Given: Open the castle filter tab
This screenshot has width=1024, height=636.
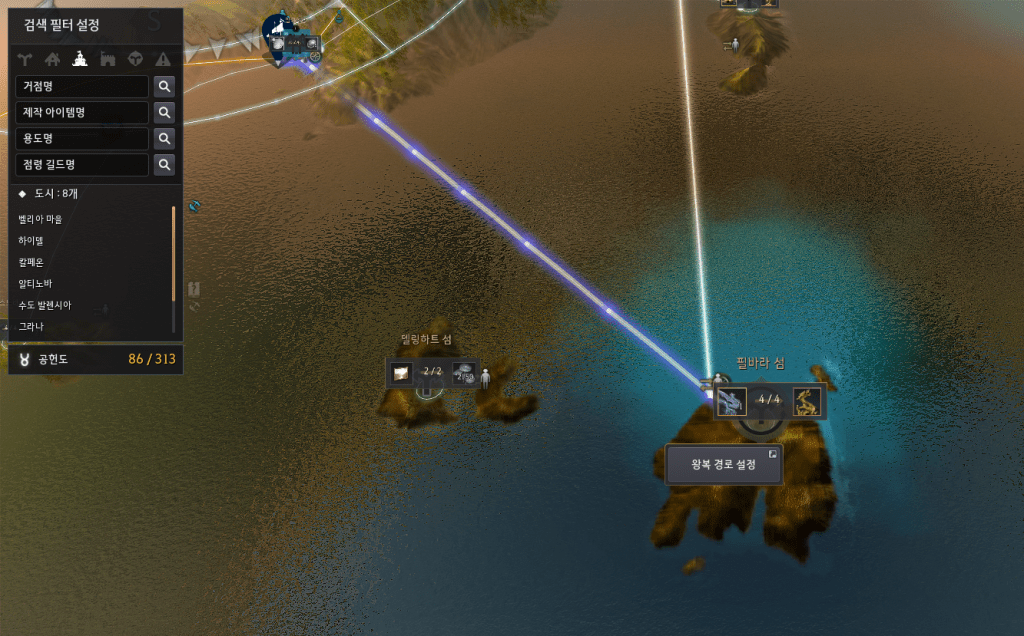Looking at the screenshot, I should (x=107, y=59).
